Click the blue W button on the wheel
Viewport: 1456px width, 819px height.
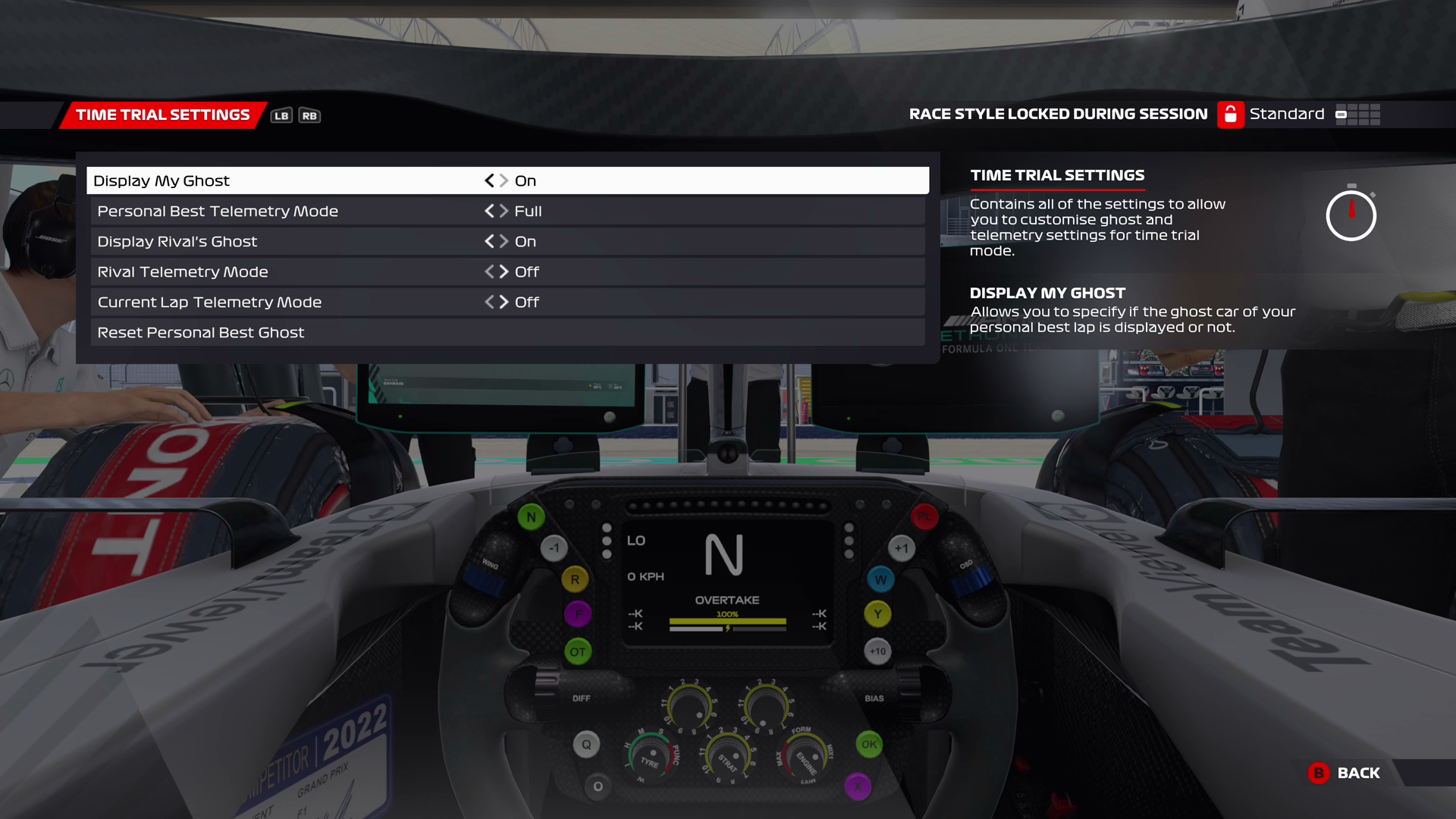point(880,579)
